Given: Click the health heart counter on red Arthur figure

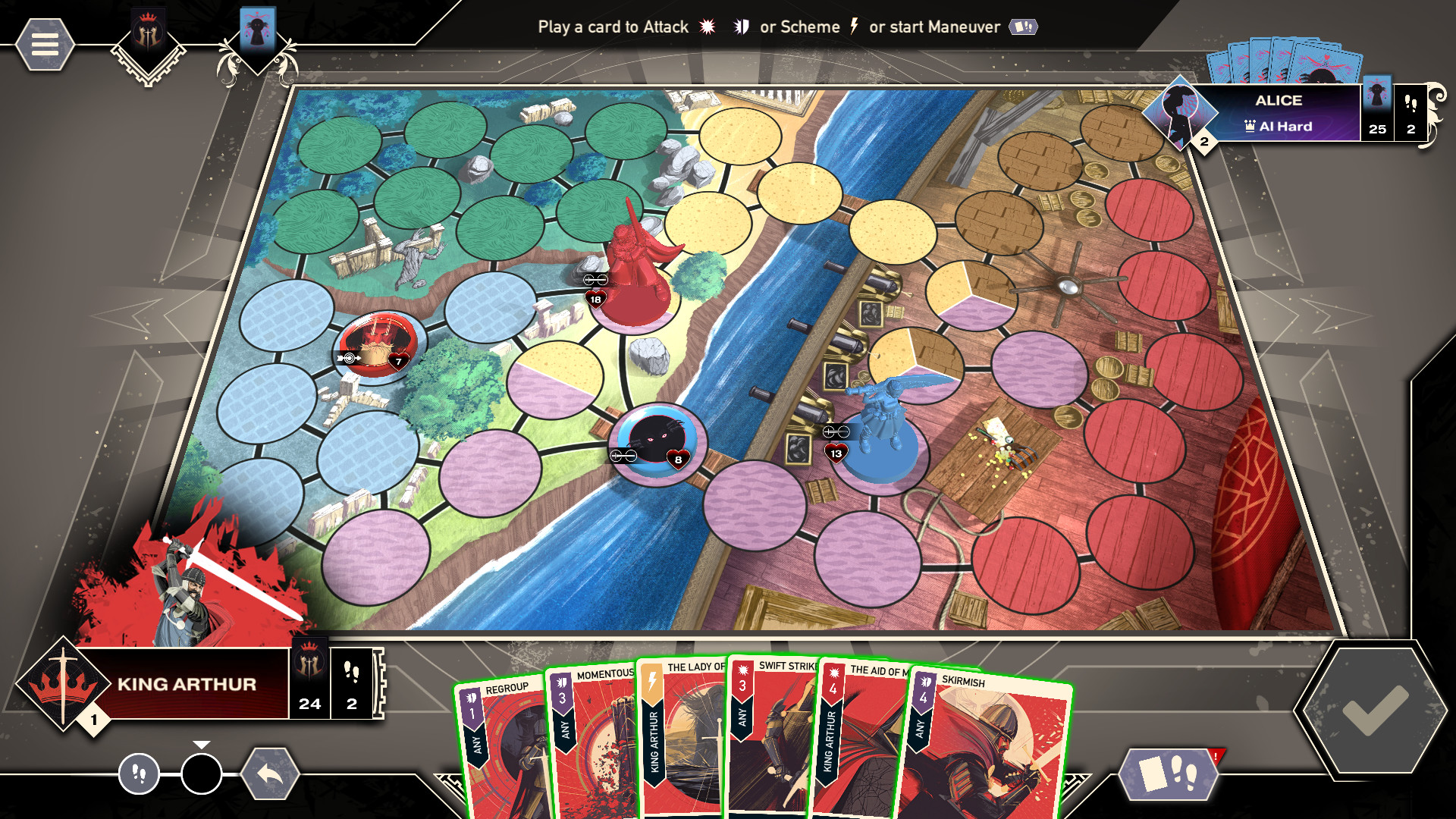Looking at the screenshot, I should 595,298.
